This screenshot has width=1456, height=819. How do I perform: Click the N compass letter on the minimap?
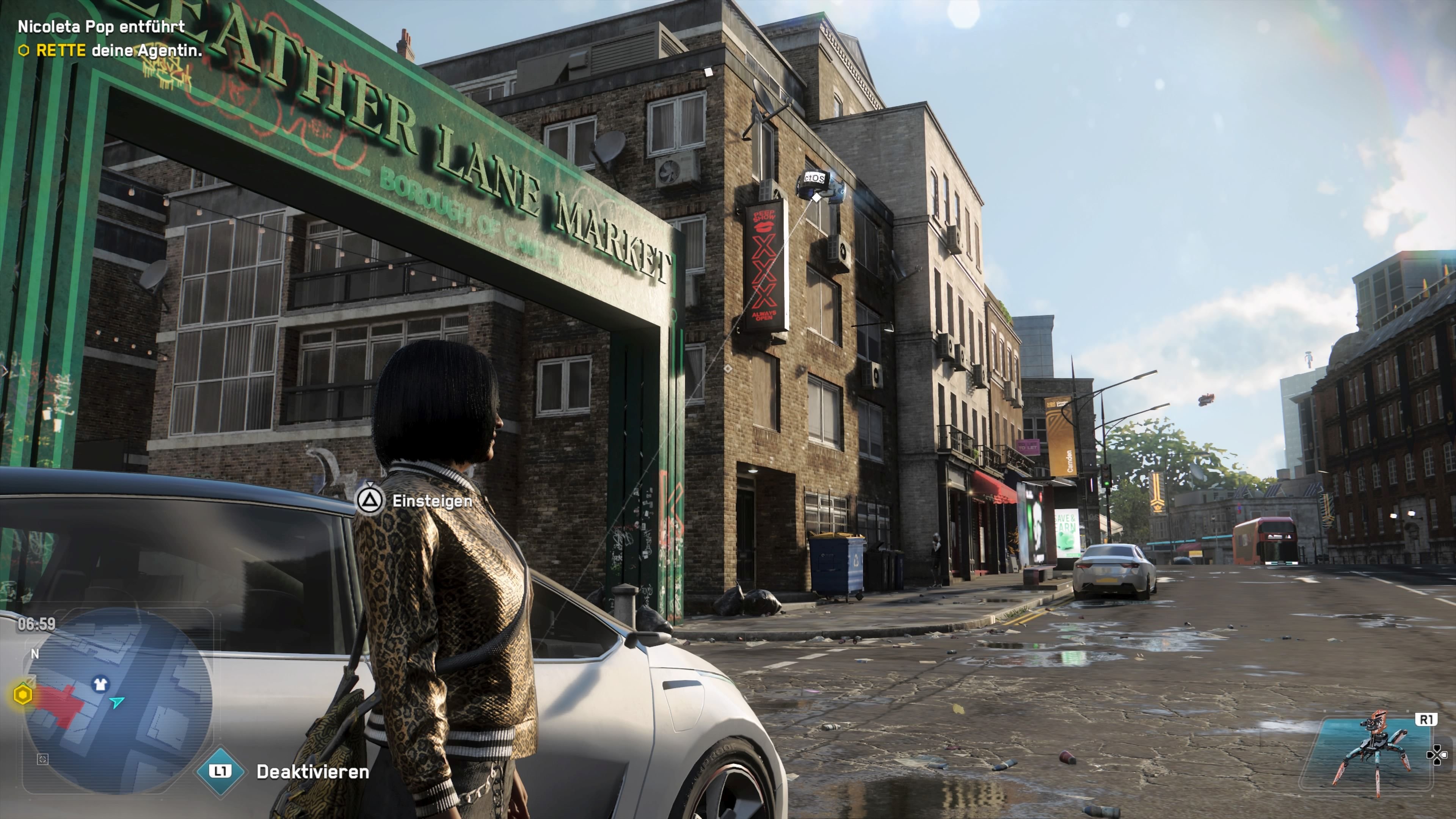[x=36, y=654]
